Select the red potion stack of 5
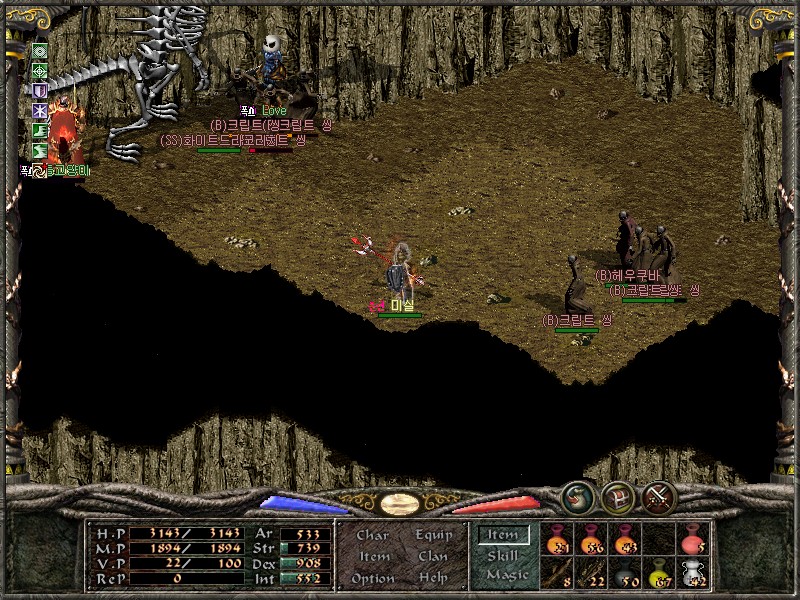 pyautogui.click(x=693, y=540)
